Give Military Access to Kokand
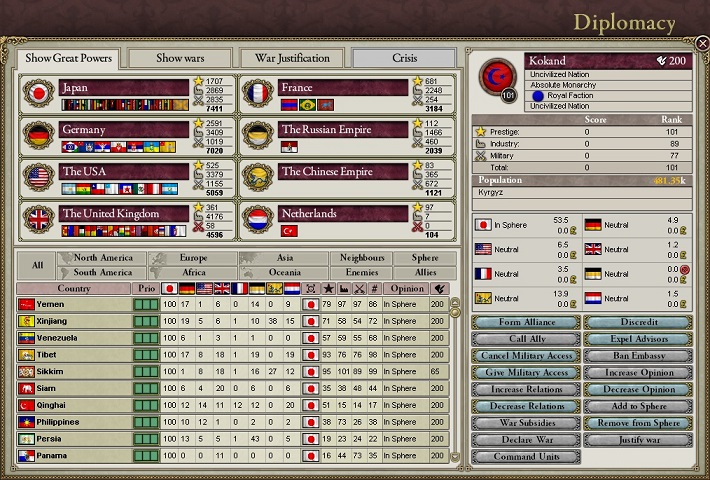The height and width of the screenshot is (480, 710). coord(525,373)
